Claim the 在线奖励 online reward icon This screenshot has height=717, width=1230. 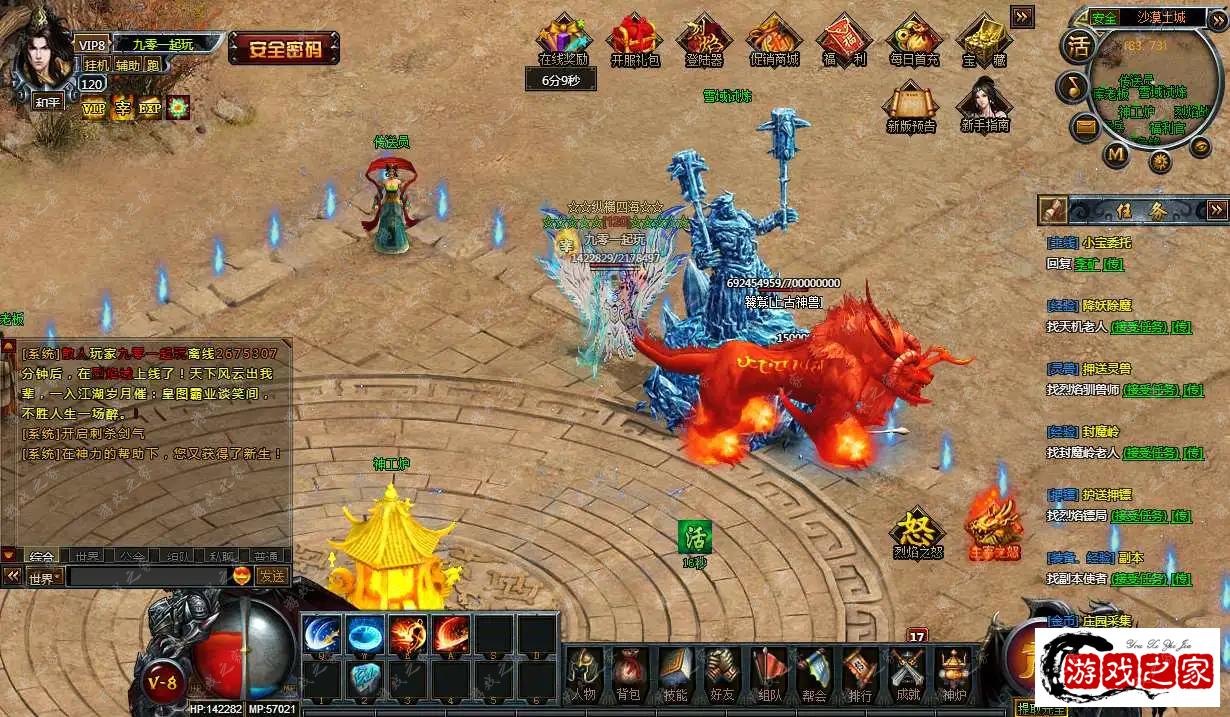pyautogui.click(x=564, y=40)
